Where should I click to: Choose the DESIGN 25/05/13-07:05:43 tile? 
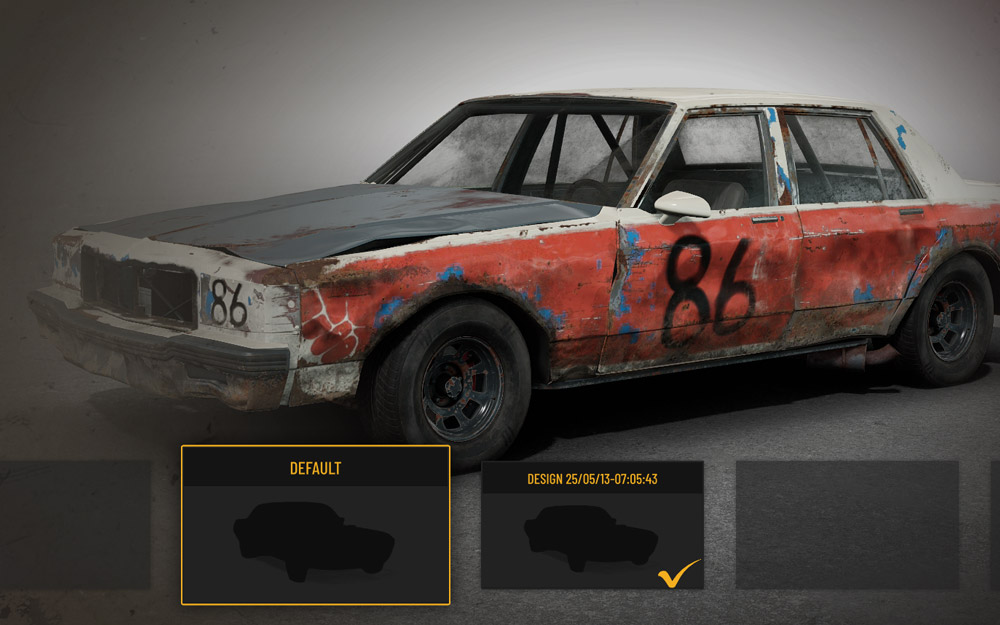pos(592,525)
